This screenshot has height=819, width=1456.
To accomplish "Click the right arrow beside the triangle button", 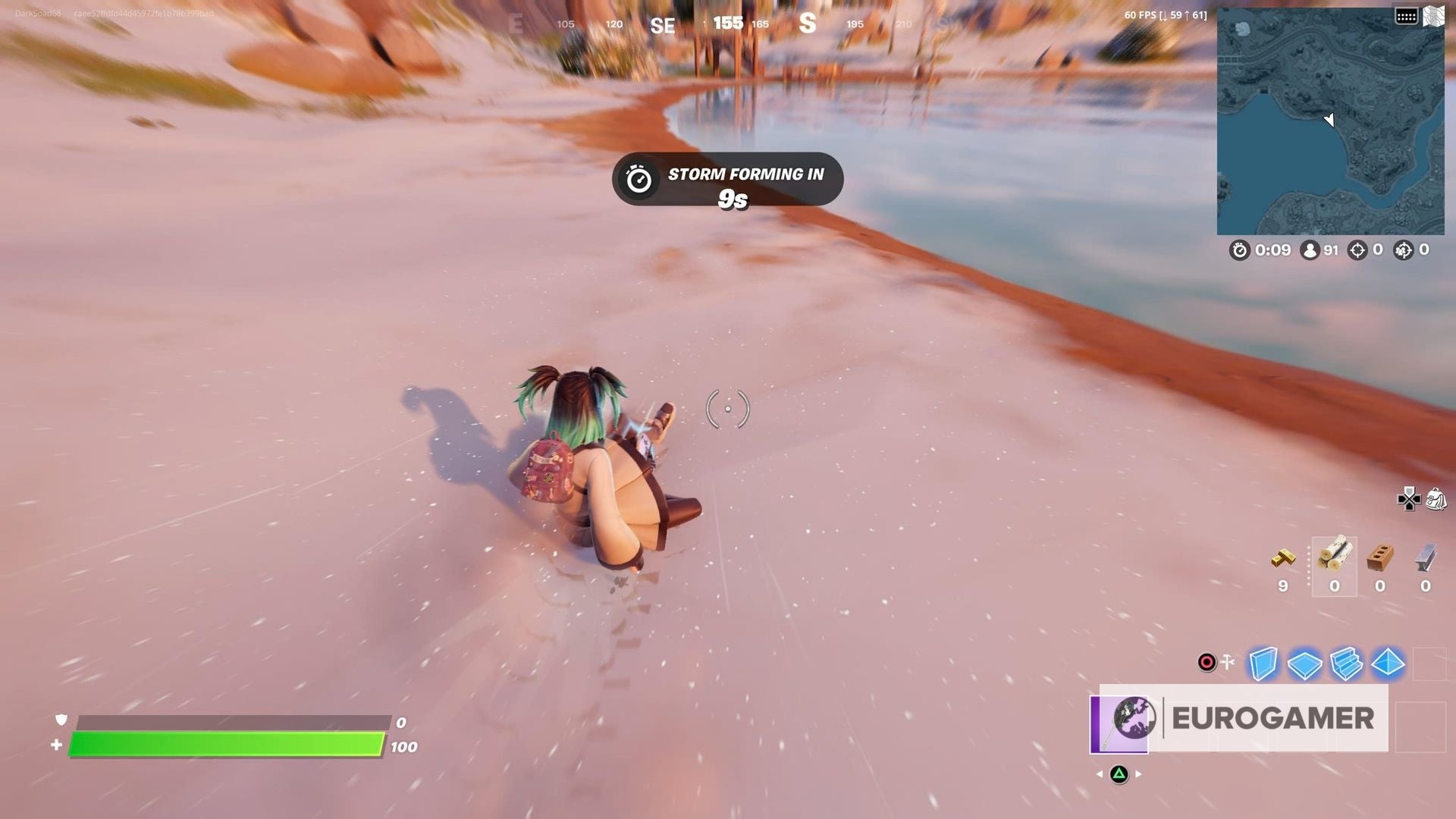I will coord(1137,774).
